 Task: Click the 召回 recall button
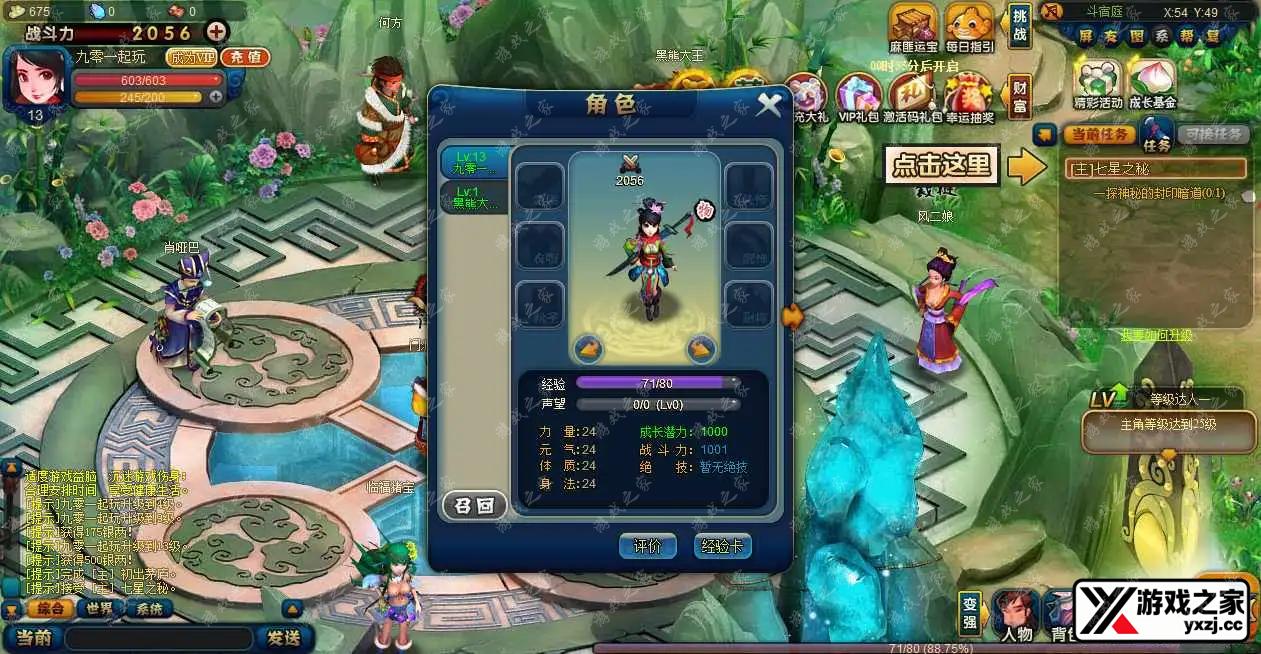474,506
